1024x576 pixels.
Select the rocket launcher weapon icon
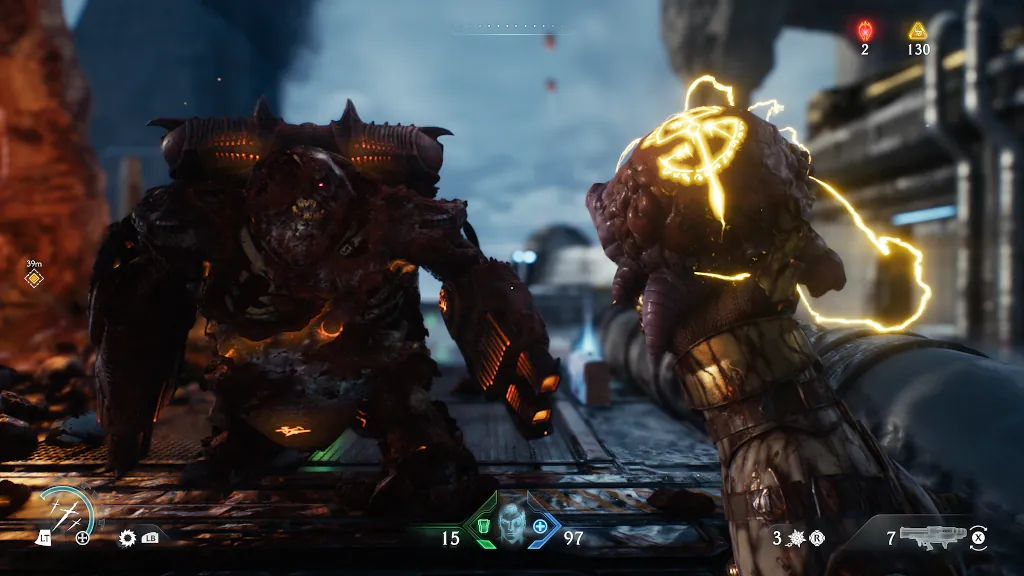click(931, 537)
